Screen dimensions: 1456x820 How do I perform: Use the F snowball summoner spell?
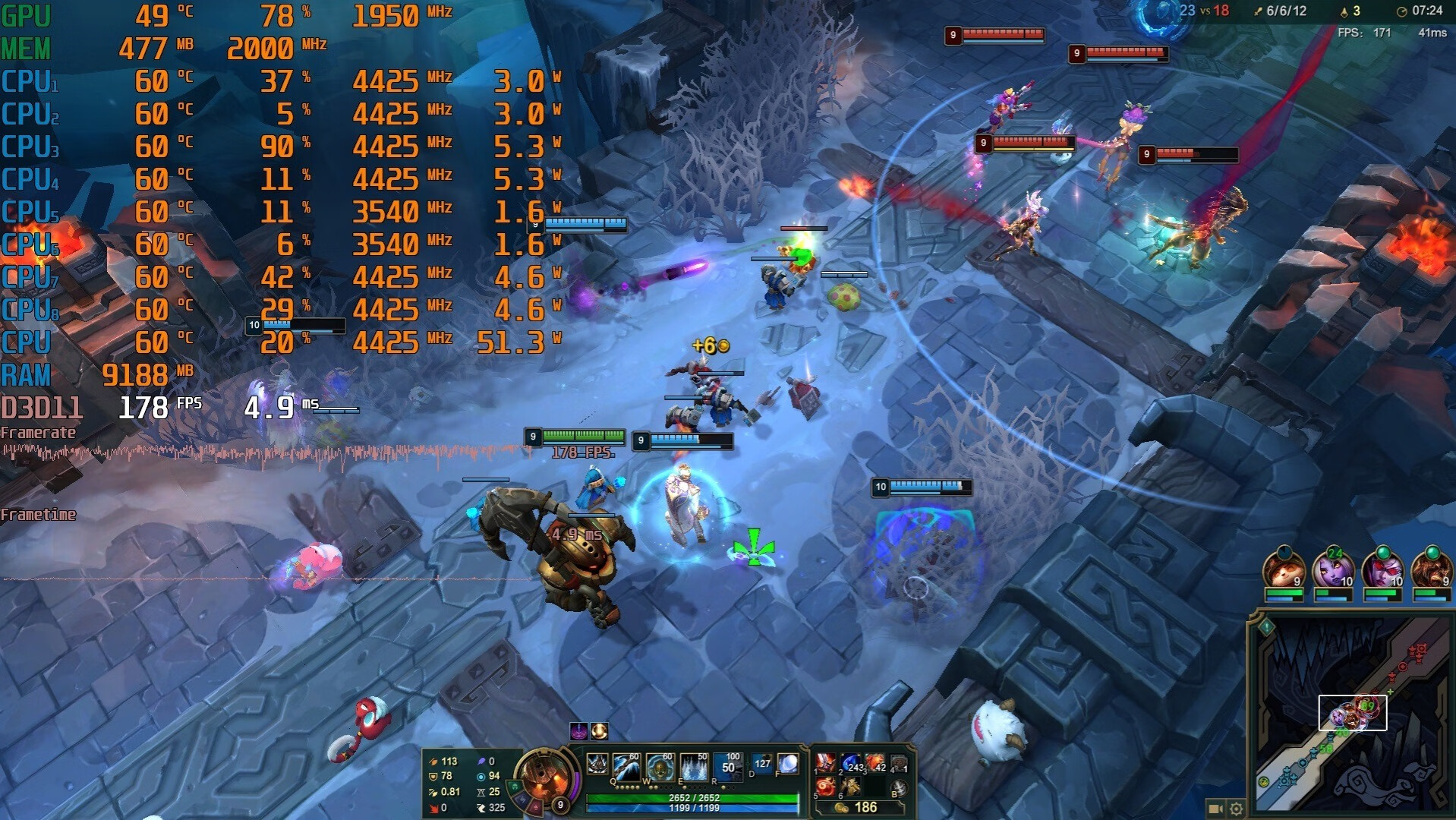788,764
